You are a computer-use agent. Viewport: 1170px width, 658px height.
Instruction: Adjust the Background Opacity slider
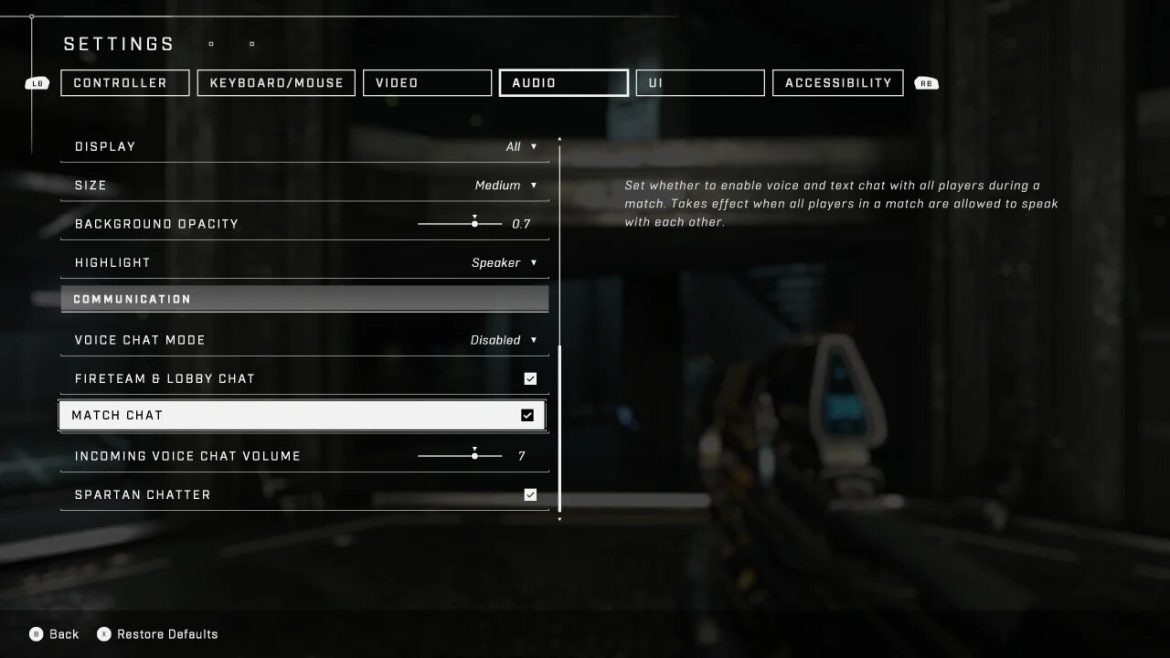(474, 224)
